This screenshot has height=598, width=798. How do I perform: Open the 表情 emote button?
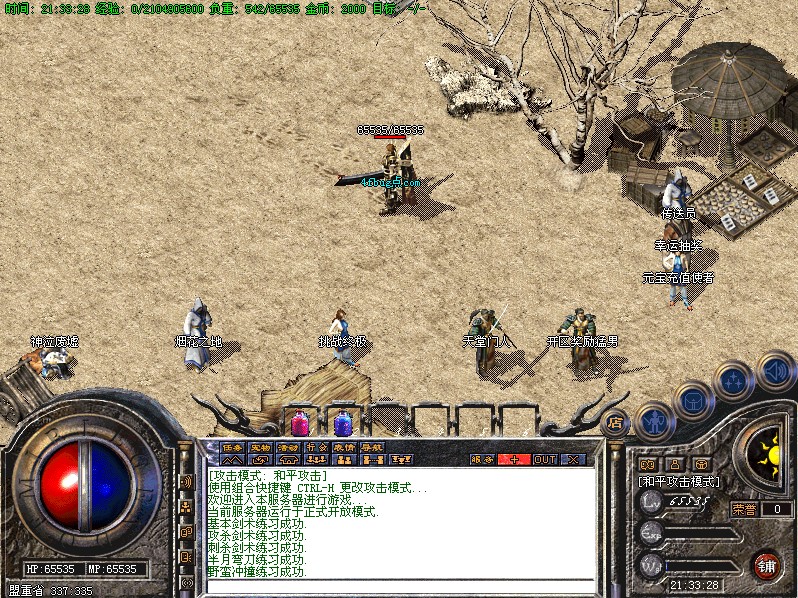(344, 447)
